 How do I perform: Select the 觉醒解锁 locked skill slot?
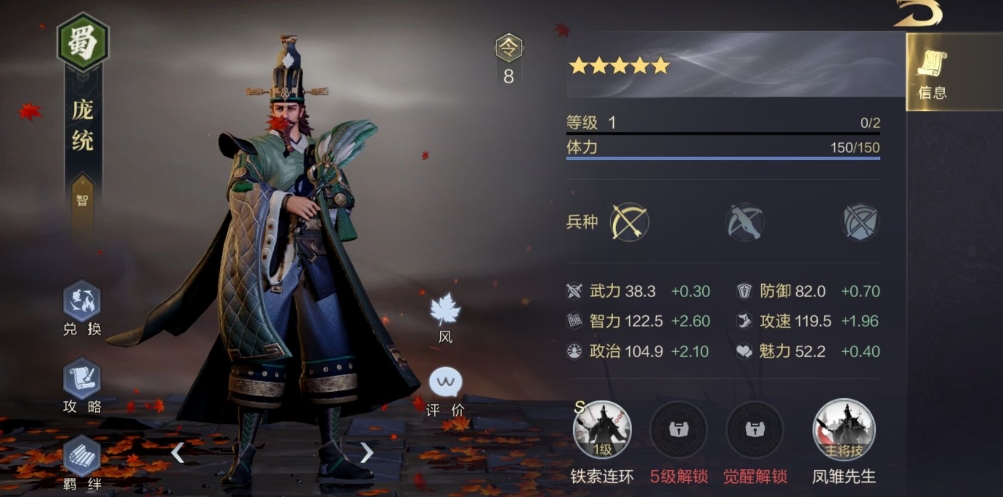(755, 431)
